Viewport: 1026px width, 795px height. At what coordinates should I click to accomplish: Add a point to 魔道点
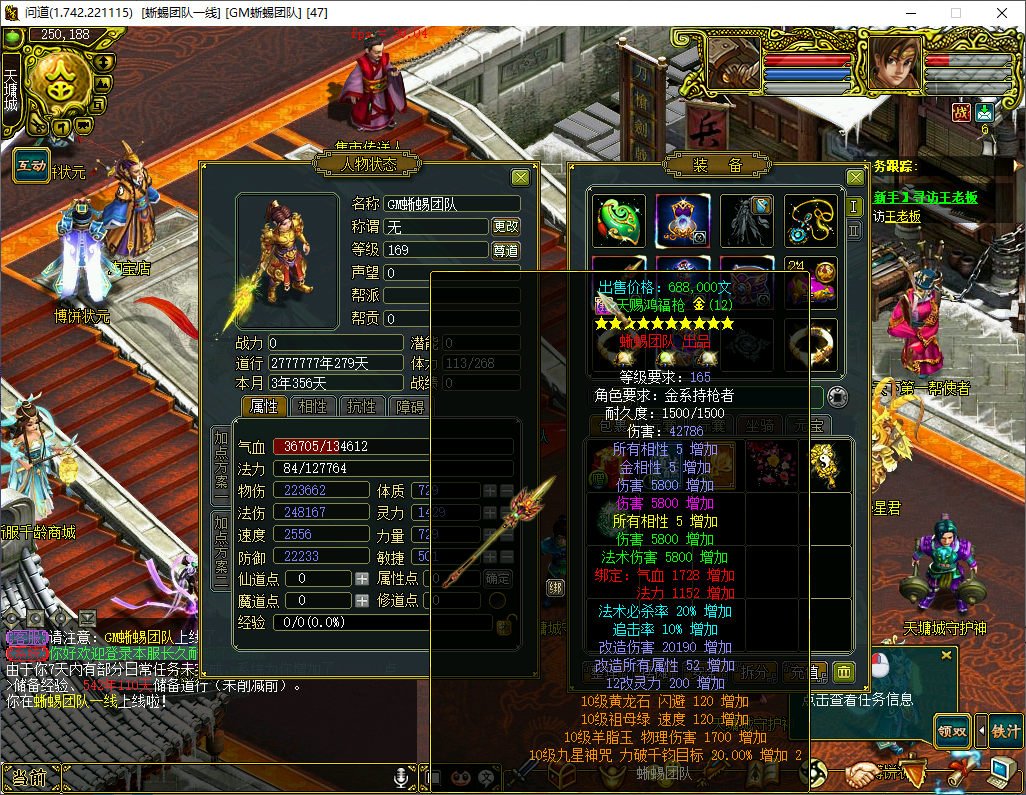click(x=362, y=601)
